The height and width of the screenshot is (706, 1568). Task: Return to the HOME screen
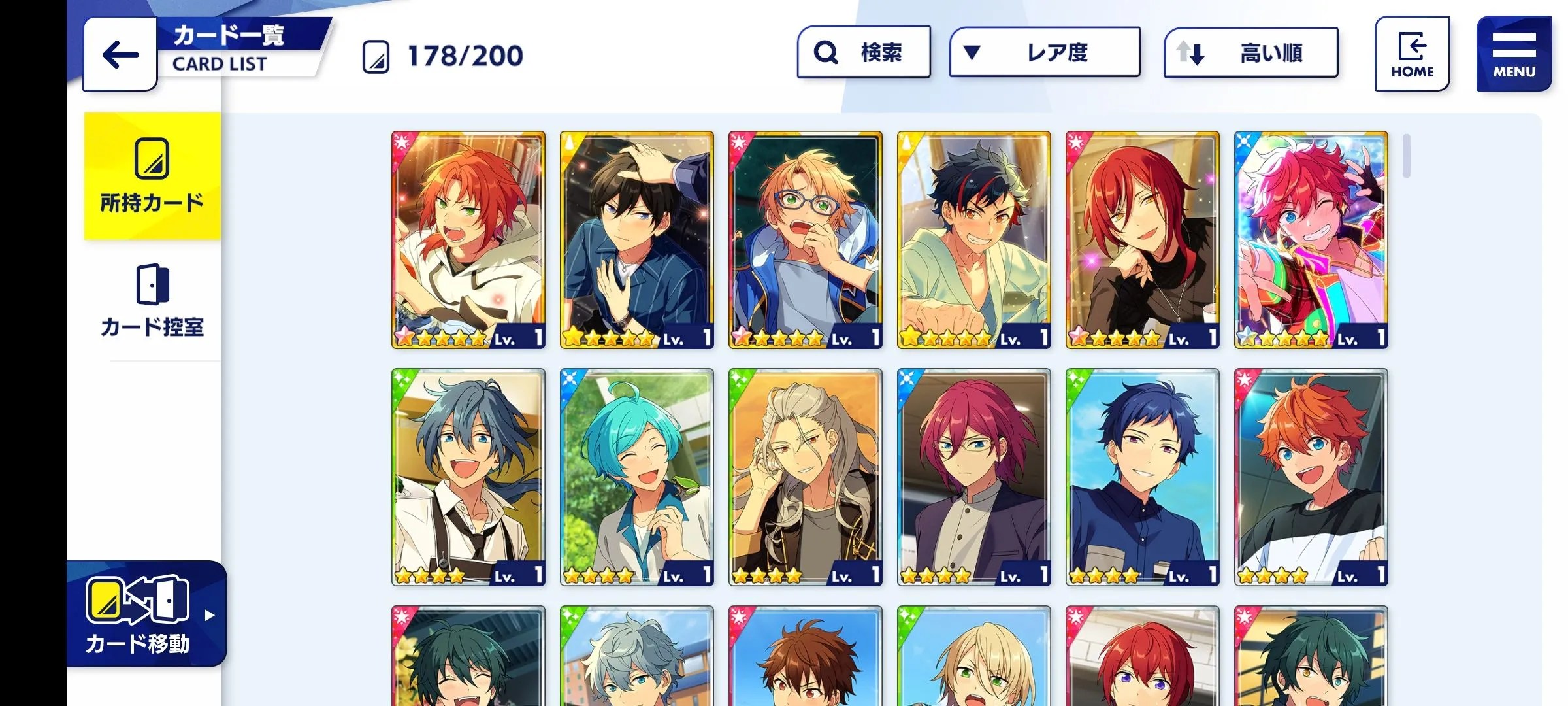click(x=1412, y=54)
